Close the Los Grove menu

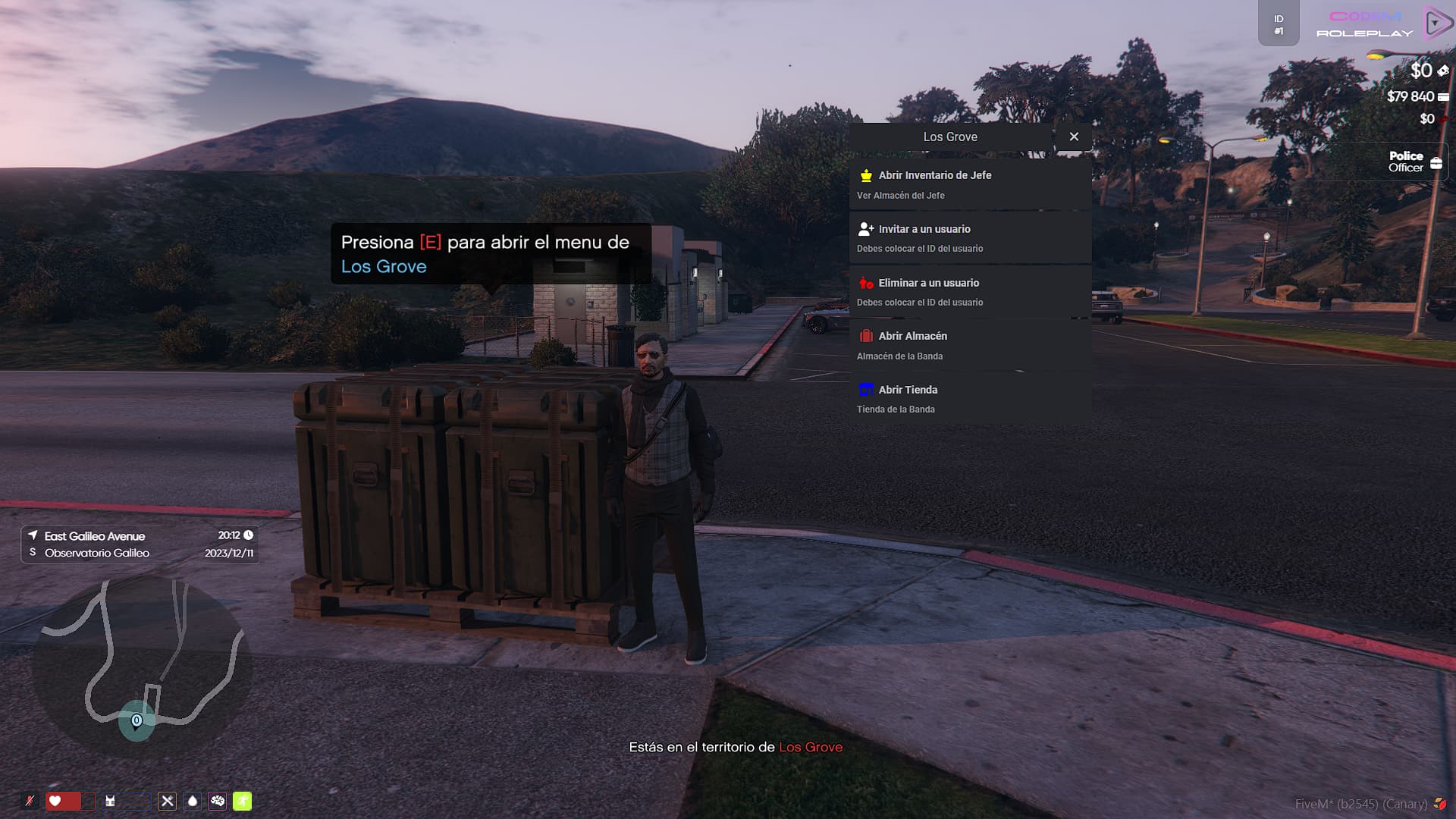pos(1074,136)
